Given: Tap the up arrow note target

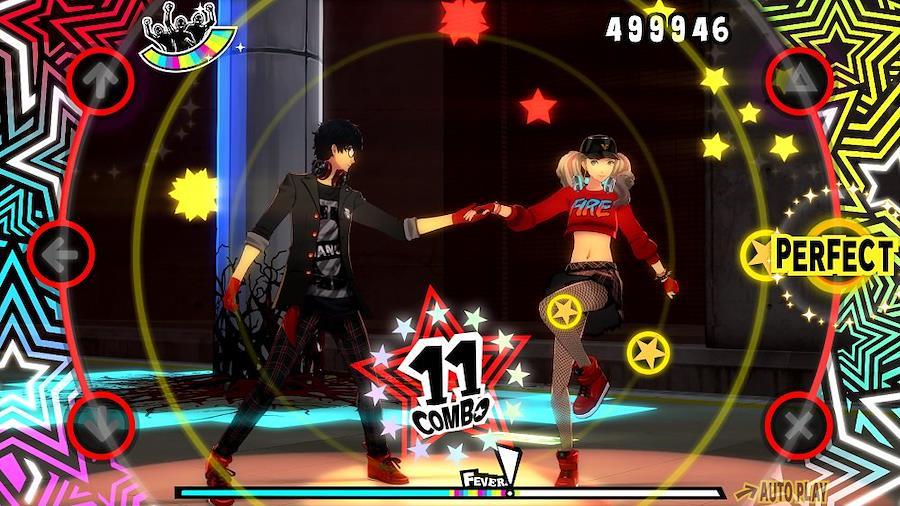Looking at the screenshot, I should point(100,81).
